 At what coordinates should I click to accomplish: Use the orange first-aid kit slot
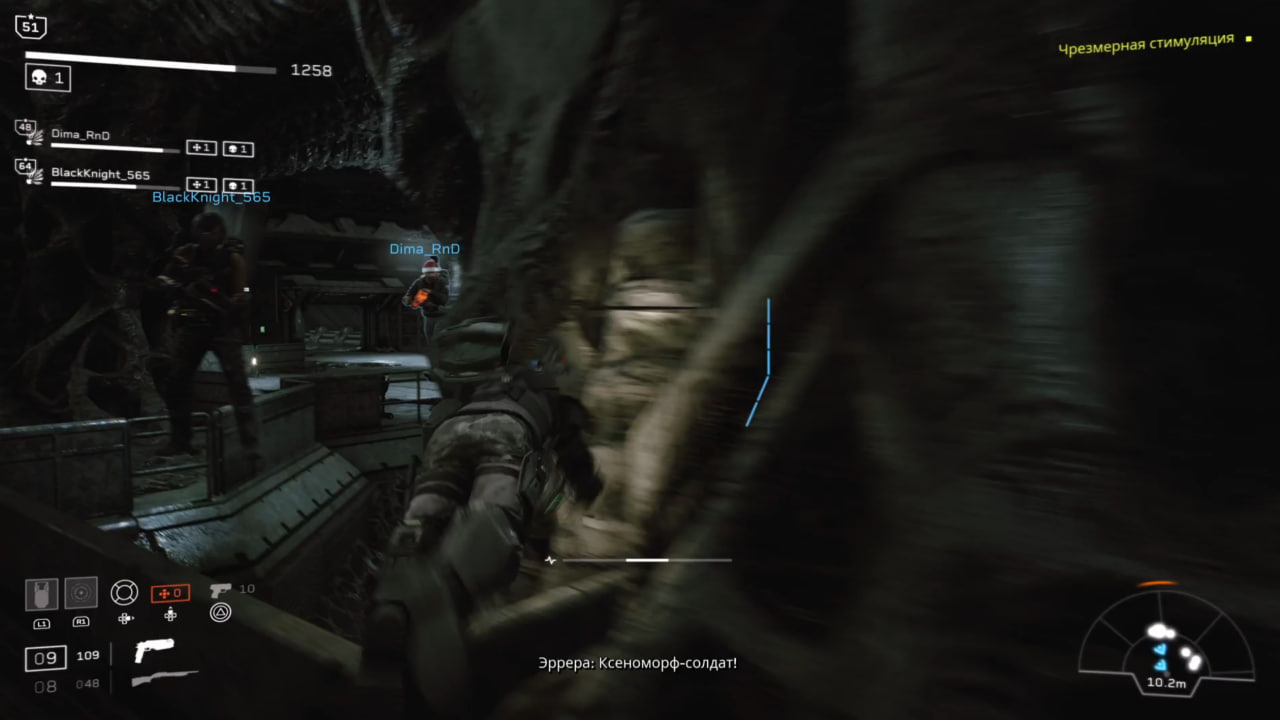pyautogui.click(x=170, y=593)
